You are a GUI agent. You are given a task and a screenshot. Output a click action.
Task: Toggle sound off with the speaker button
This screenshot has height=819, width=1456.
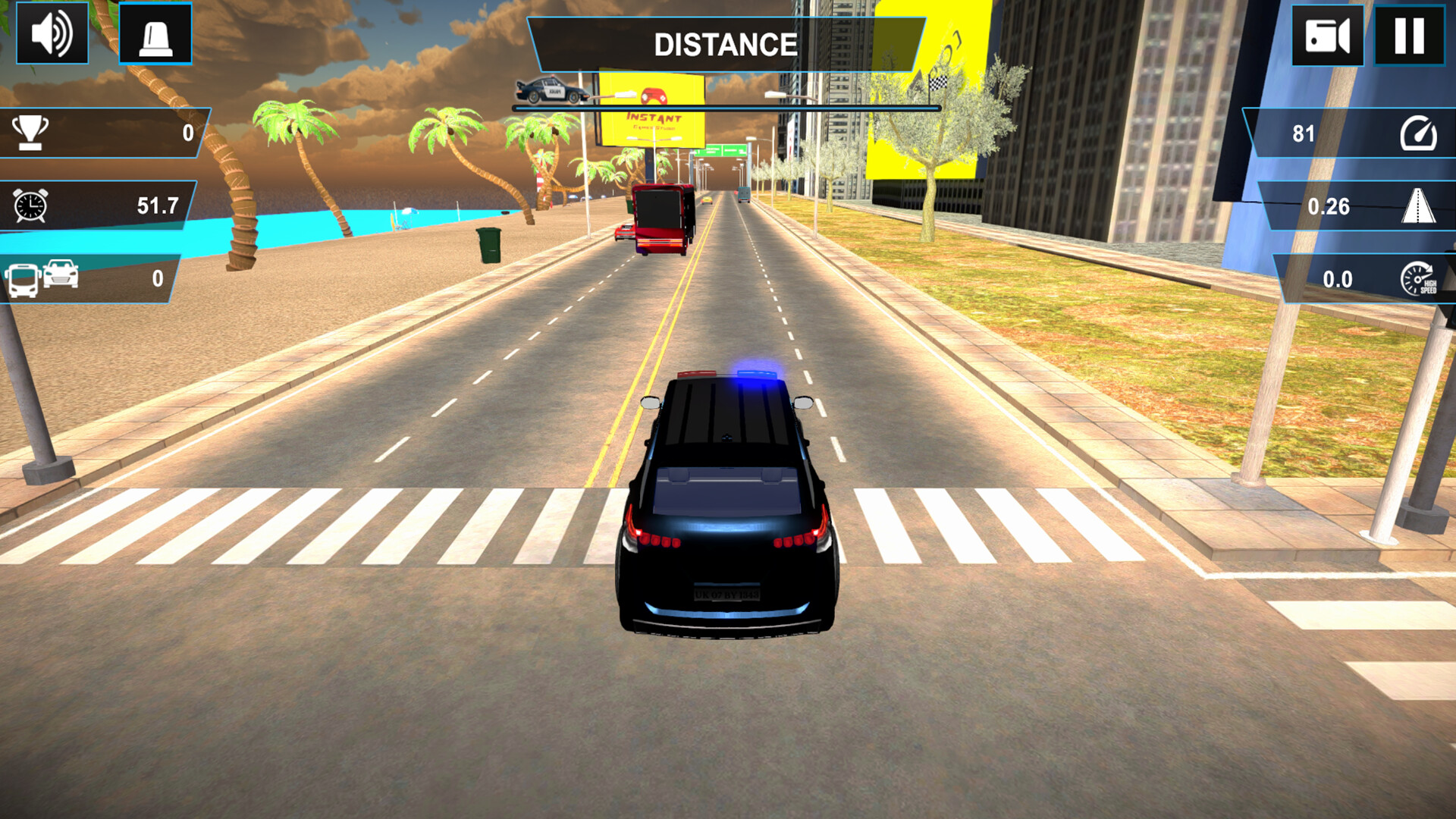[x=50, y=34]
